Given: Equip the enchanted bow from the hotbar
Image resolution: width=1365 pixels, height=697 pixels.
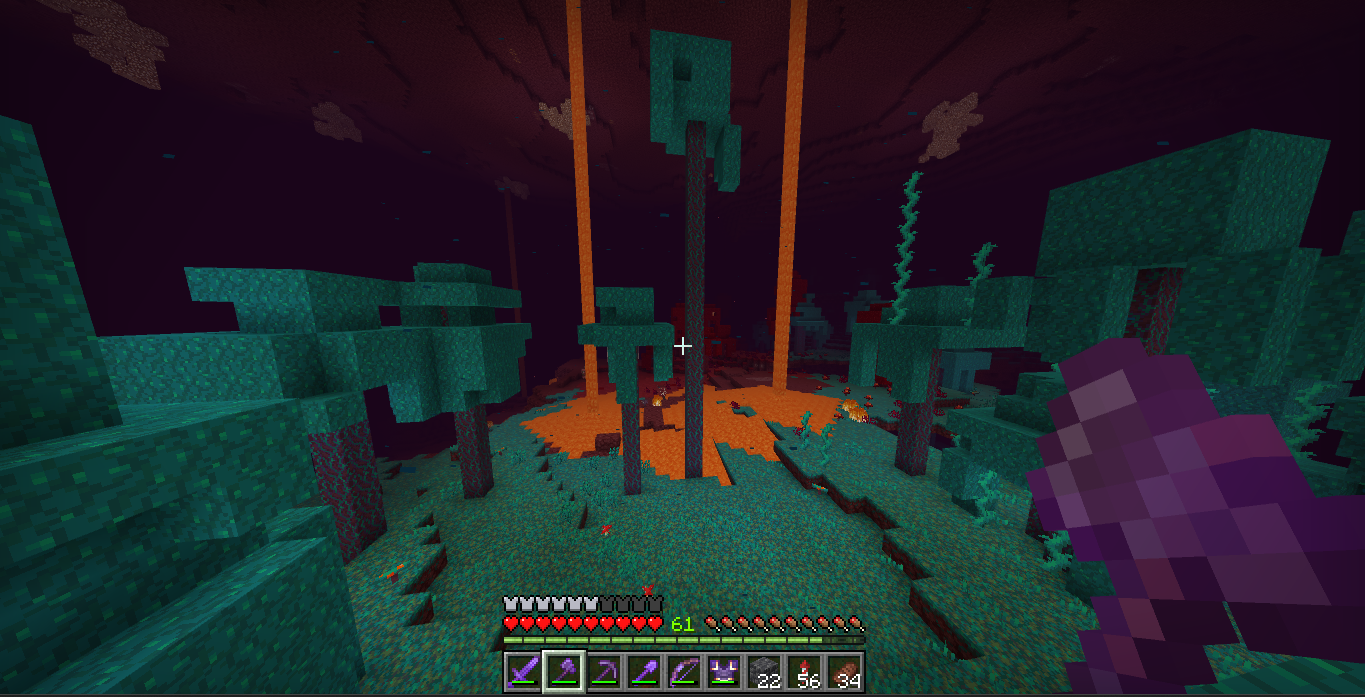Looking at the screenshot, I should click(x=683, y=671).
